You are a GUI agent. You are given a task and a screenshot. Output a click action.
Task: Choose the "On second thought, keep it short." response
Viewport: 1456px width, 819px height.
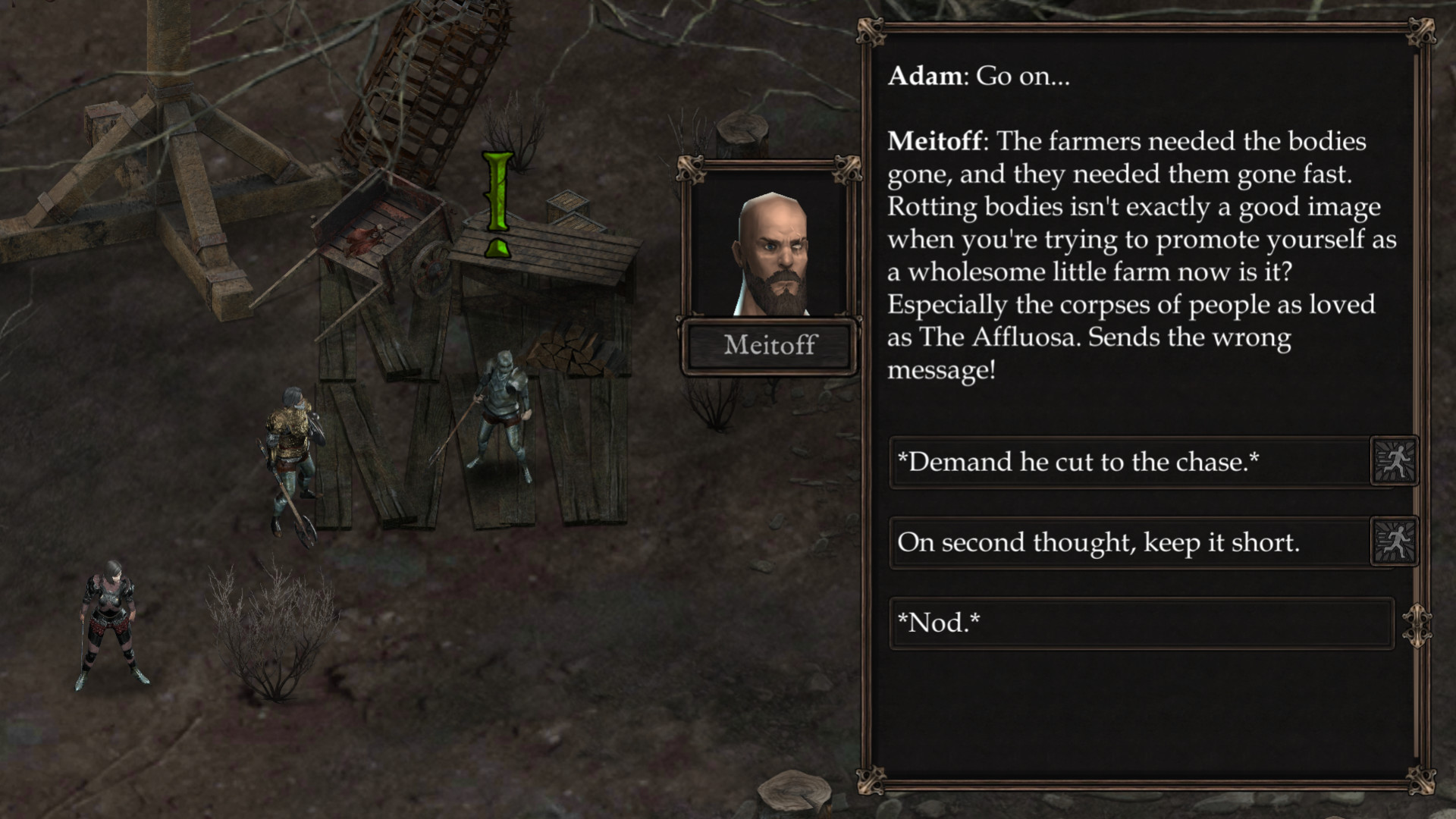tap(1100, 540)
